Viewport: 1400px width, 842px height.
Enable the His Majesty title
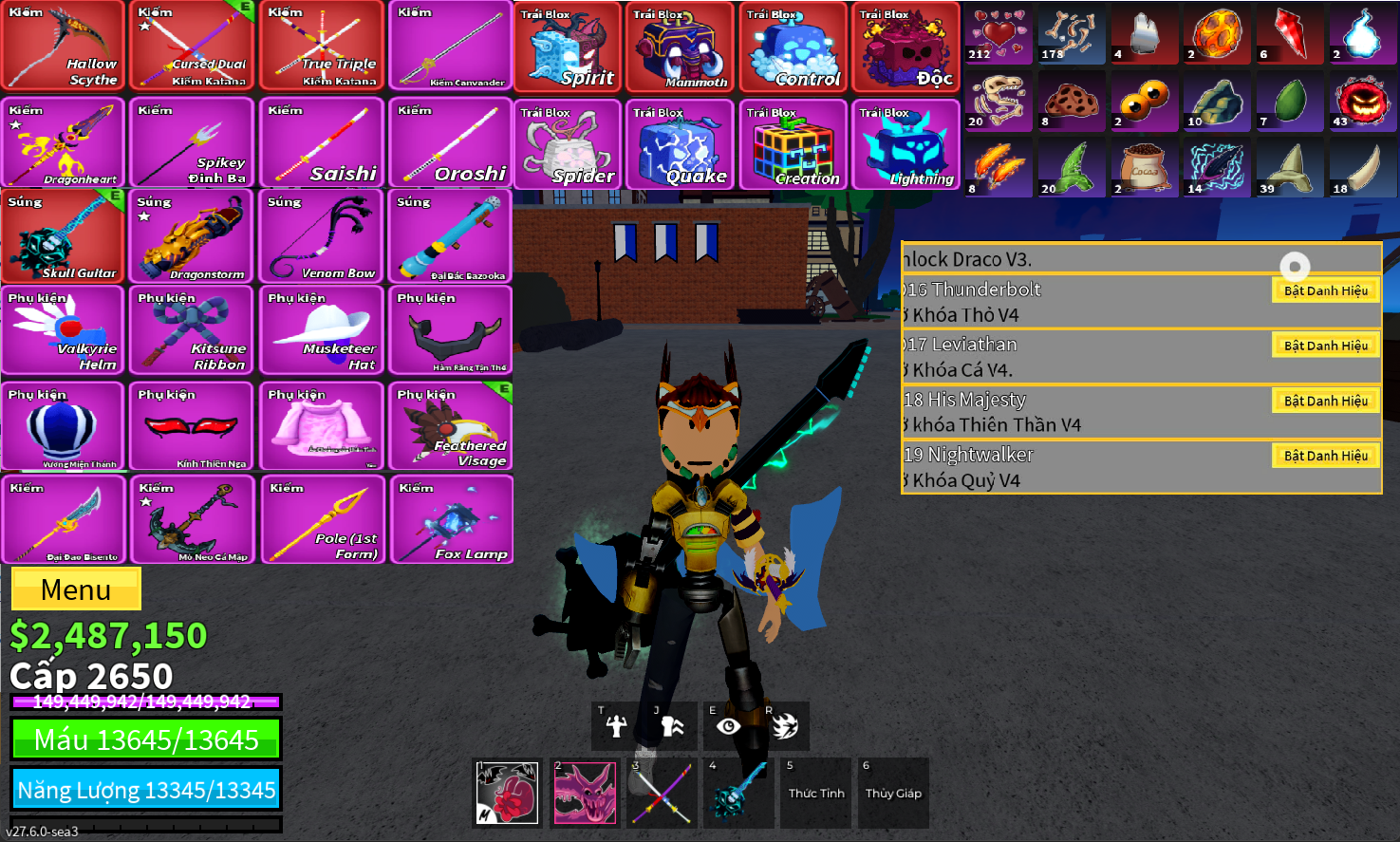(1325, 401)
